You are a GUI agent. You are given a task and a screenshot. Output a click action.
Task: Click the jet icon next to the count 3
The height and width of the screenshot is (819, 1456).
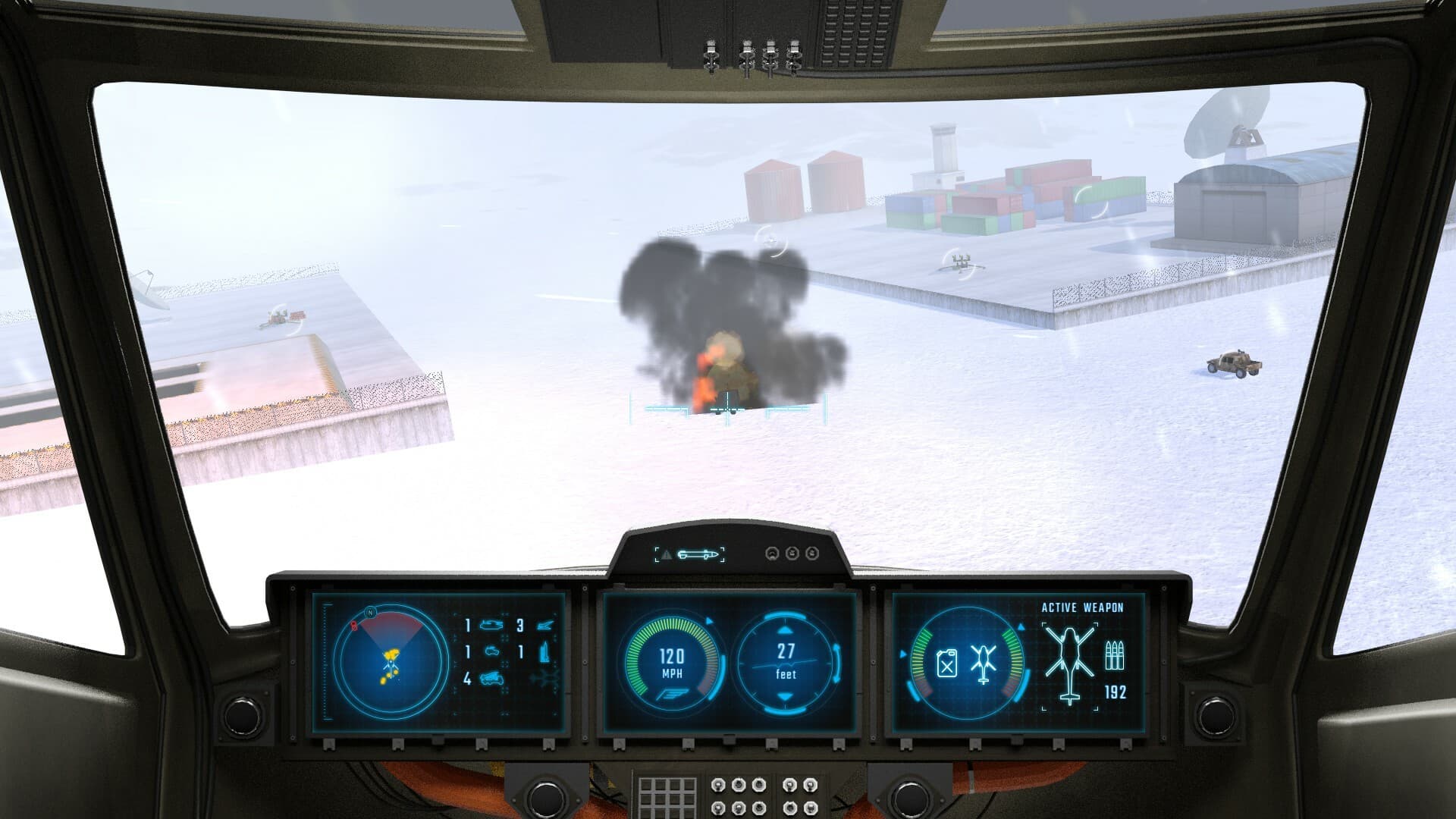coord(544,624)
